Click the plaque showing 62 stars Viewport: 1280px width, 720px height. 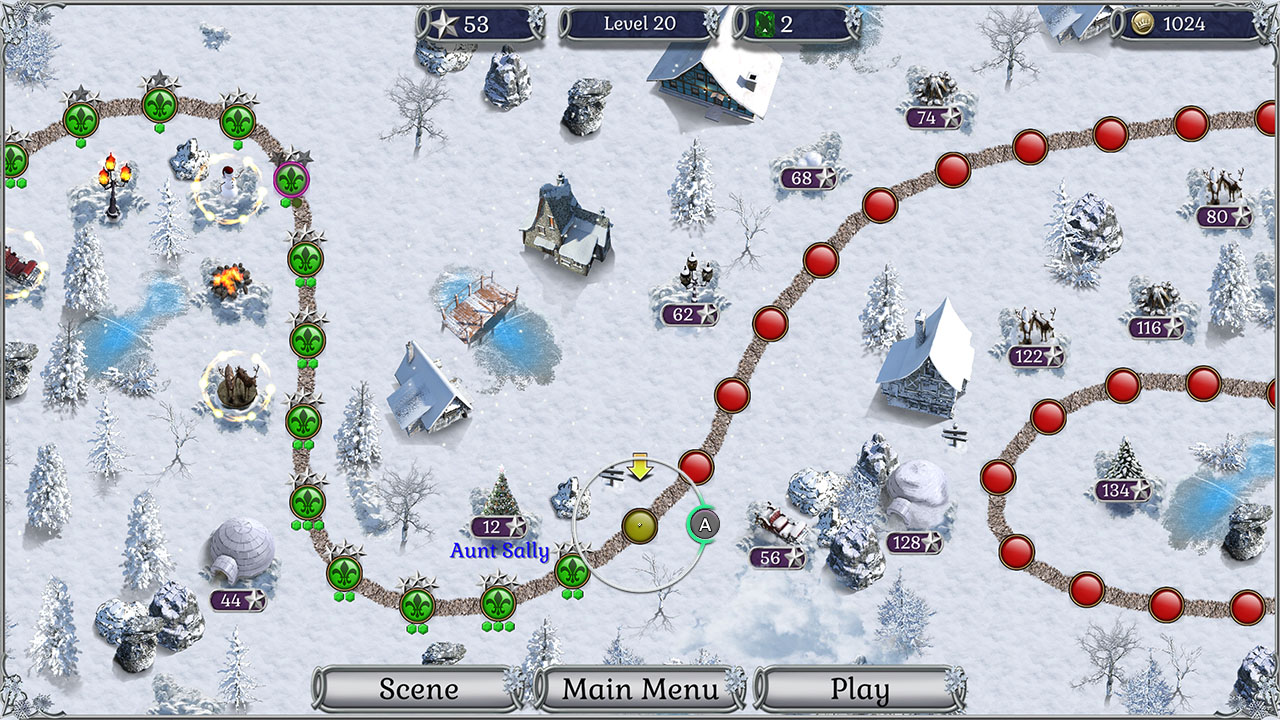(x=689, y=315)
